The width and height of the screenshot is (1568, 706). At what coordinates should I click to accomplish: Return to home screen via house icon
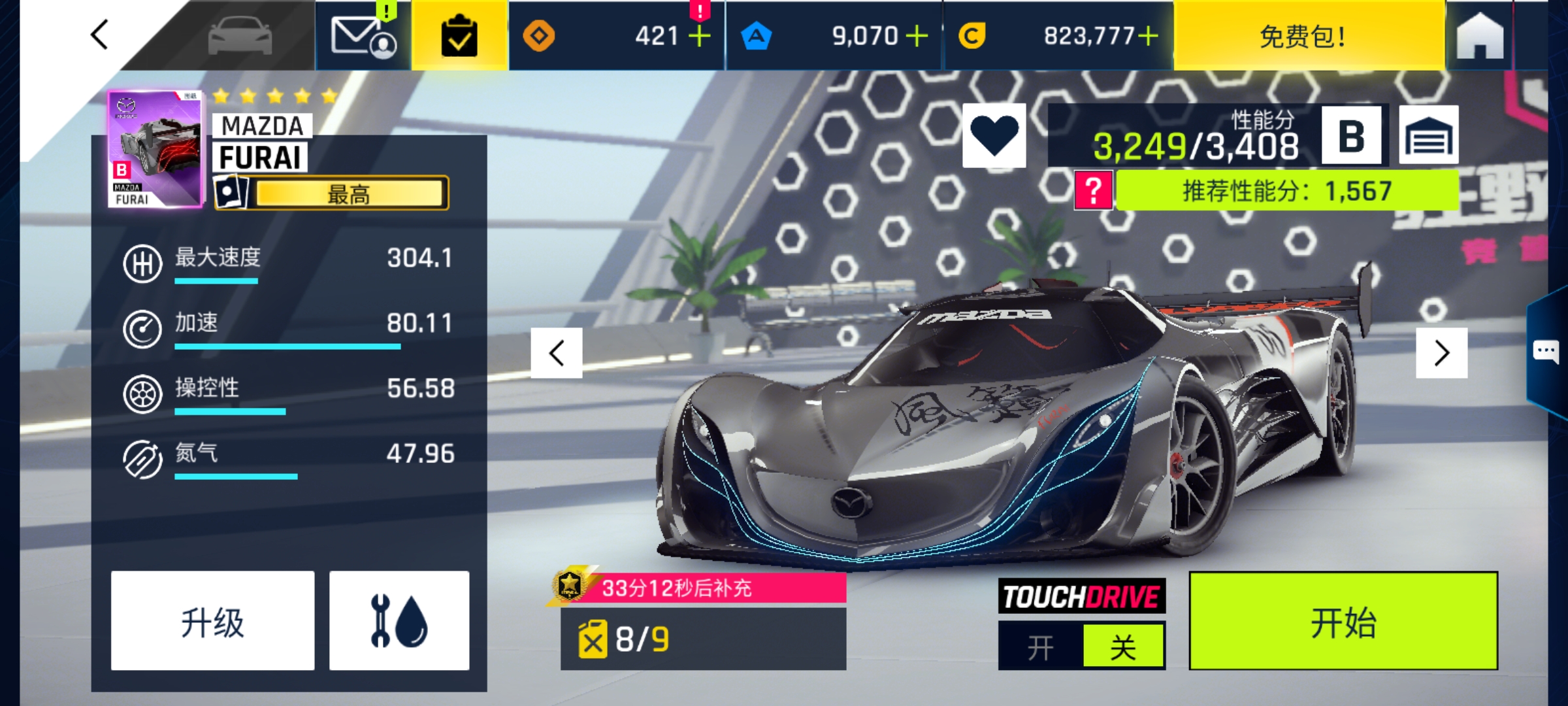[x=1480, y=36]
